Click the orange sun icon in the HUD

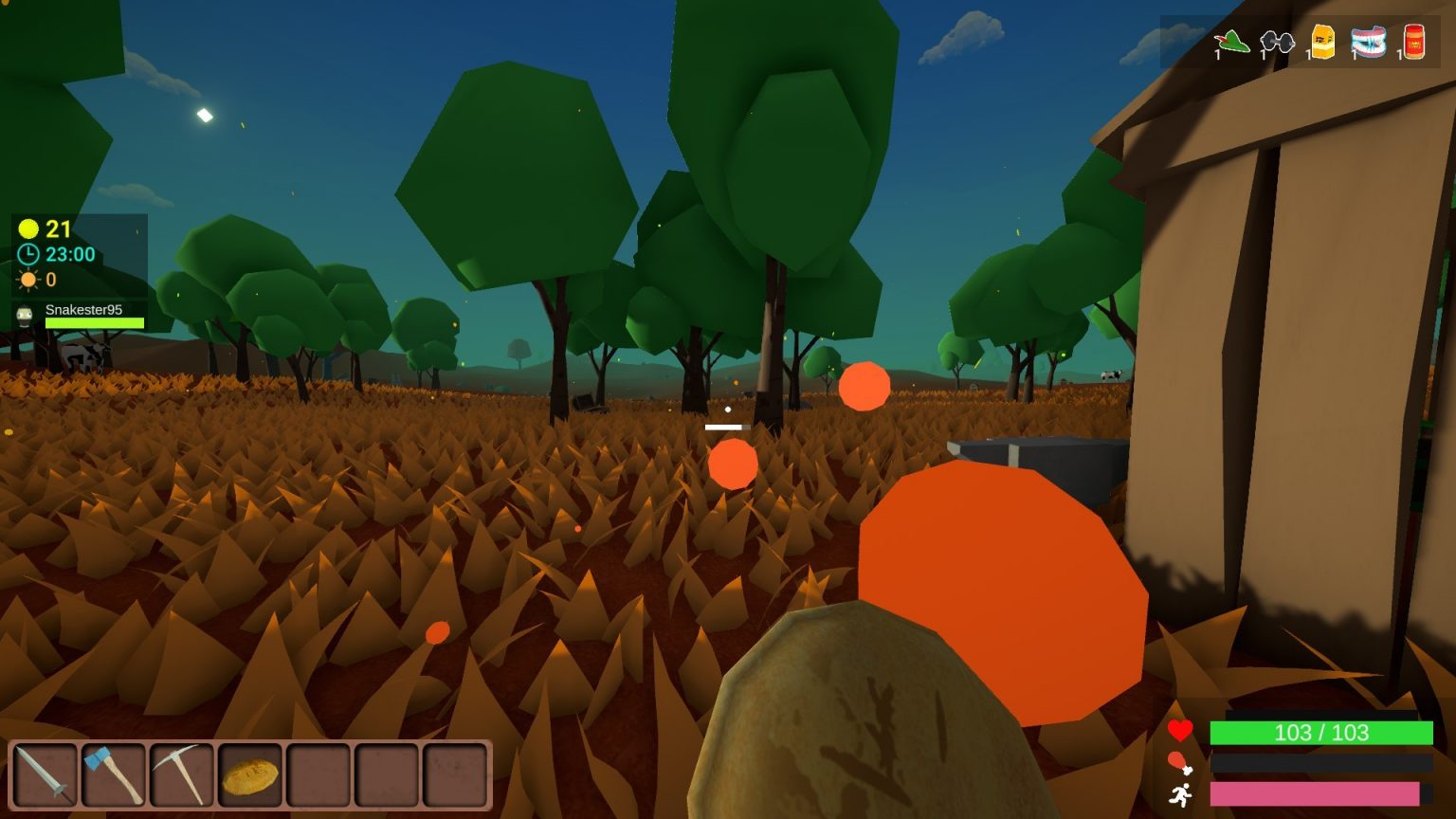tap(27, 279)
